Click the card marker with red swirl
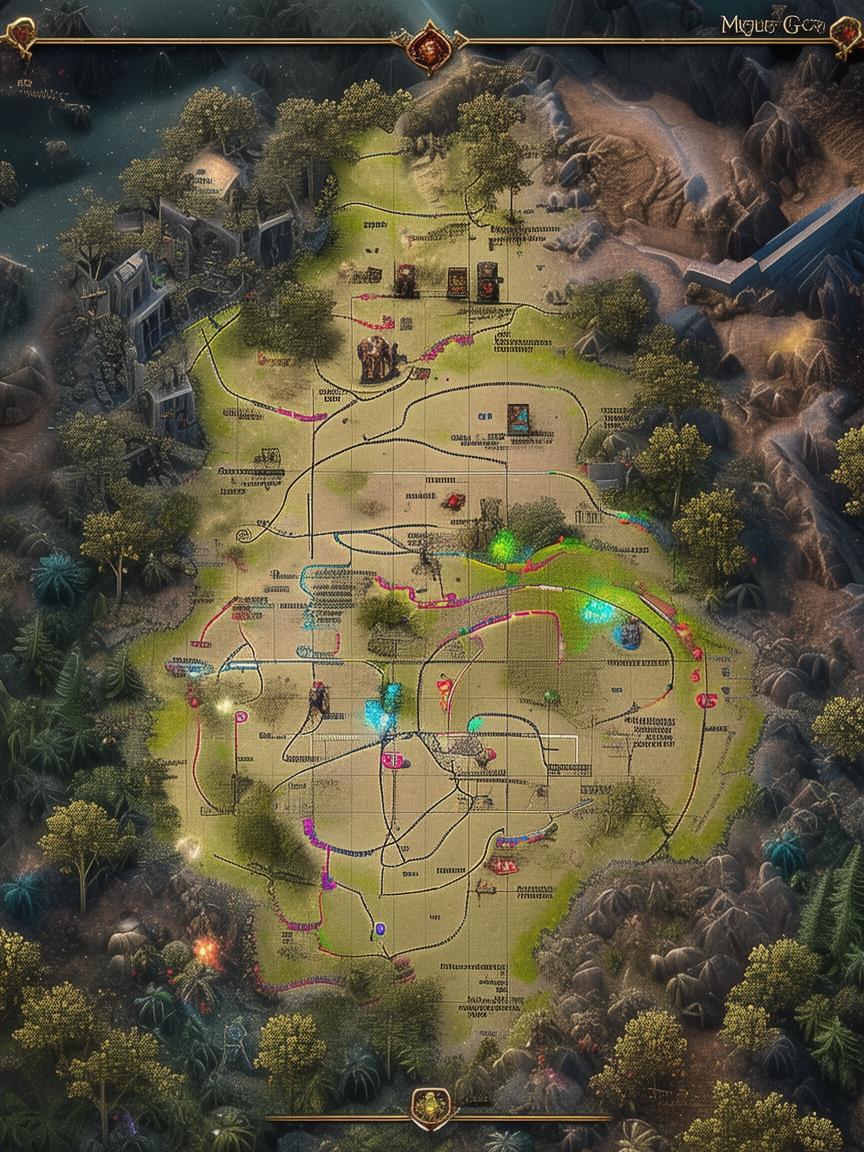Viewport: 864px width, 1152px height. coord(488,281)
